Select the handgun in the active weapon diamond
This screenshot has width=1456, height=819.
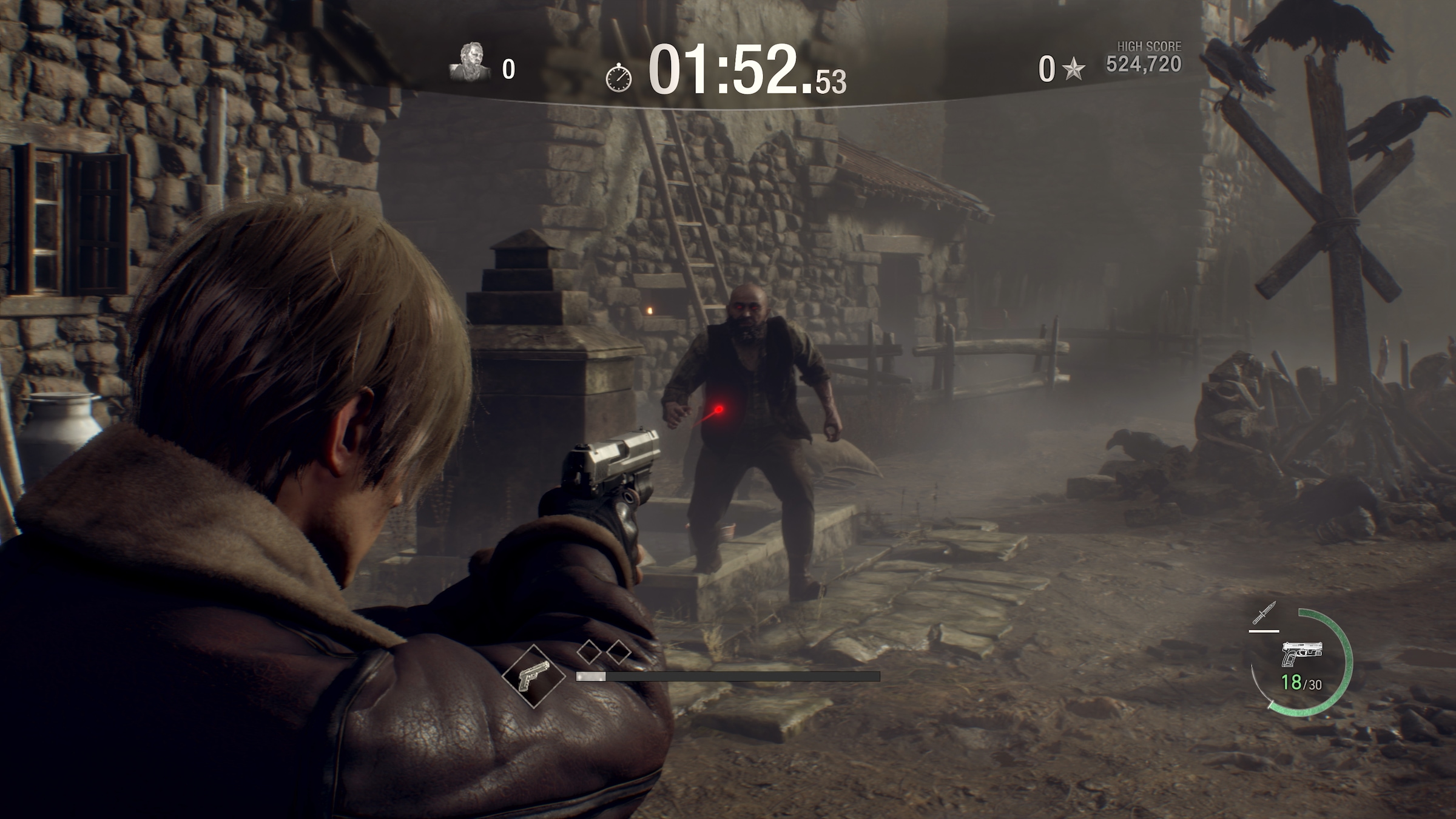tap(533, 676)
